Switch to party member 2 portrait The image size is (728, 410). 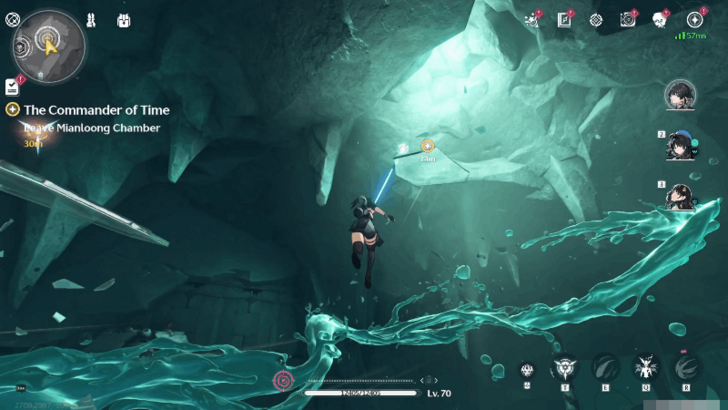(x=680, y=146)
